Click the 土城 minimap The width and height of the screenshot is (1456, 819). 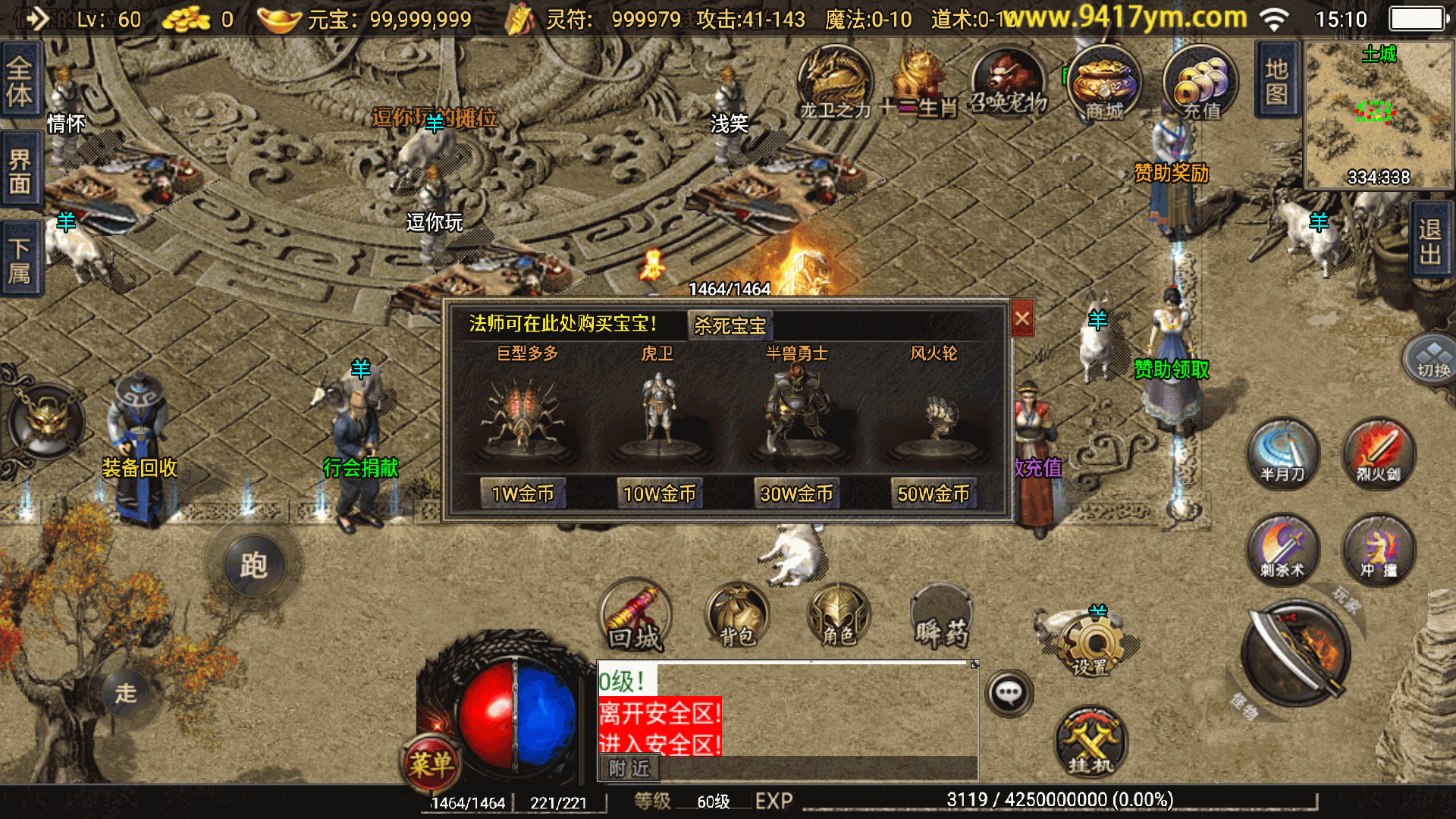[1378, 114]
